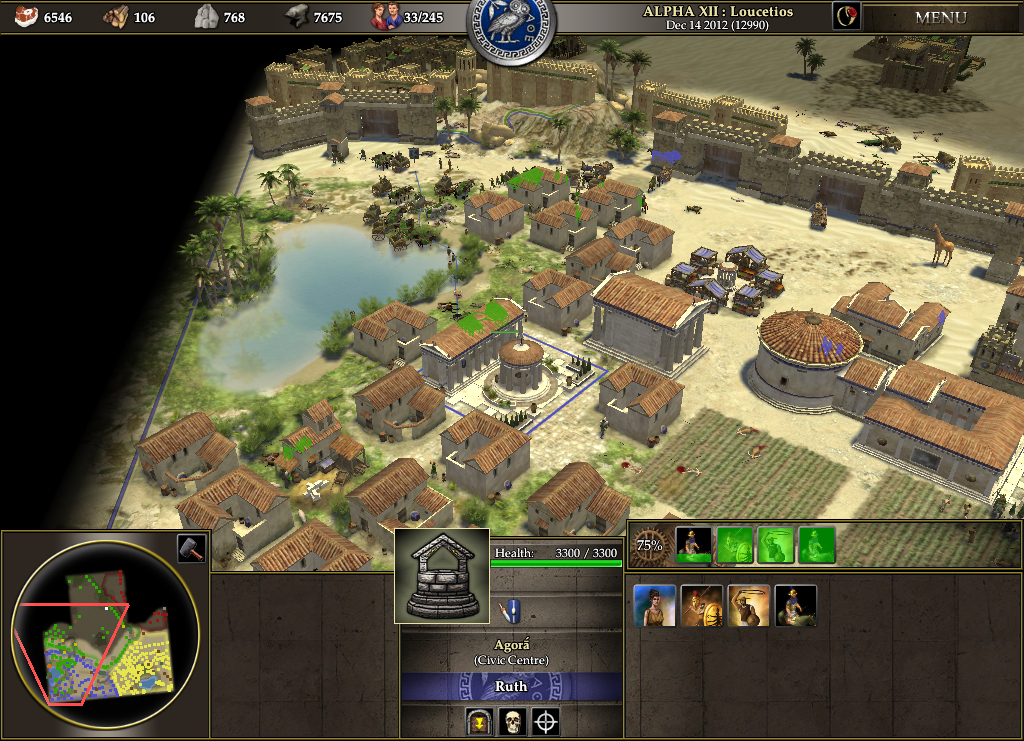The height and width of the screenshot is (741, 1024).
Task: Delete the building with the skull button
Action: click(512, 720)
